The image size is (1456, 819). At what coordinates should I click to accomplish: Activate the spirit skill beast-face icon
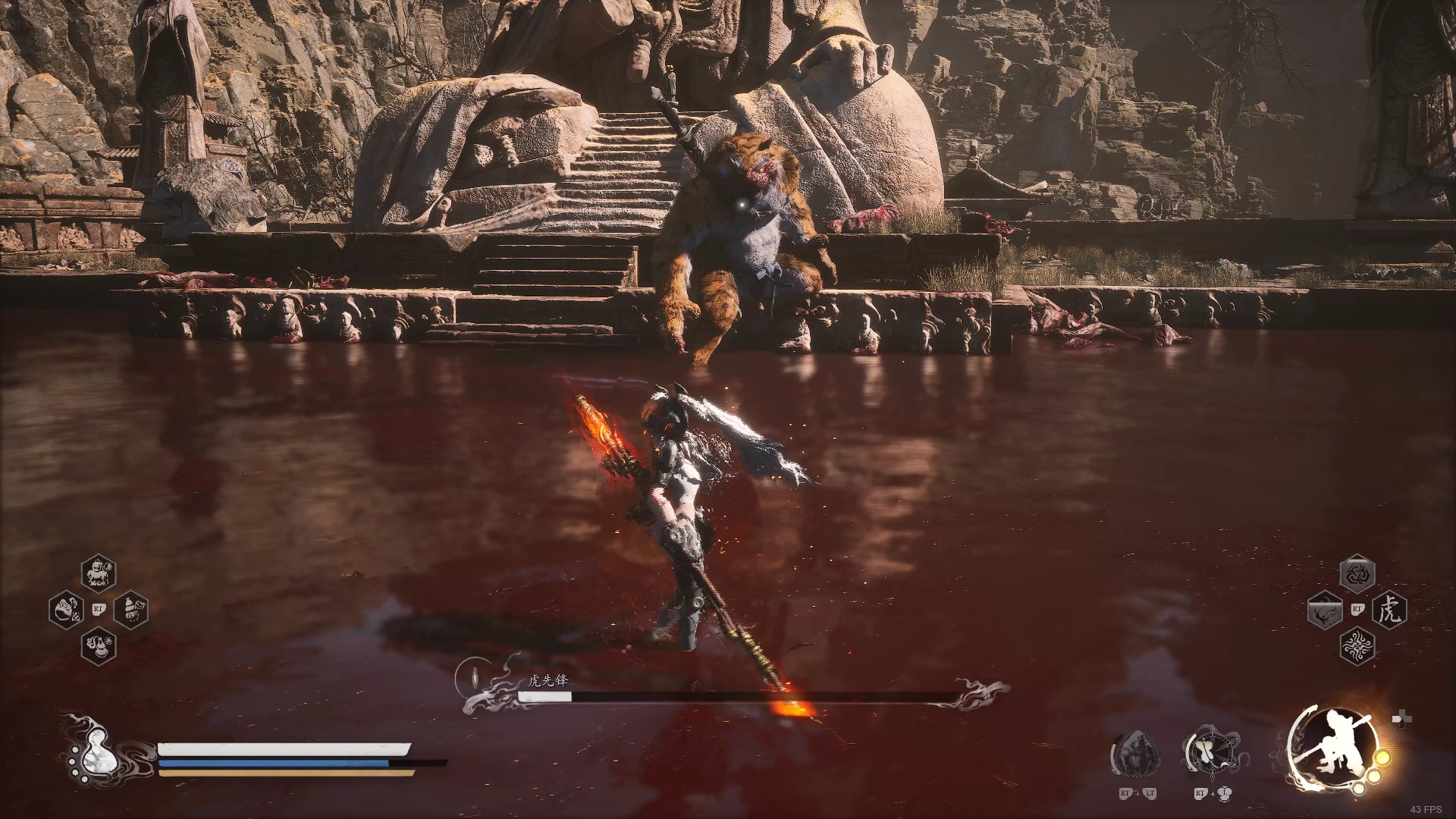[x=1135, y=753]
